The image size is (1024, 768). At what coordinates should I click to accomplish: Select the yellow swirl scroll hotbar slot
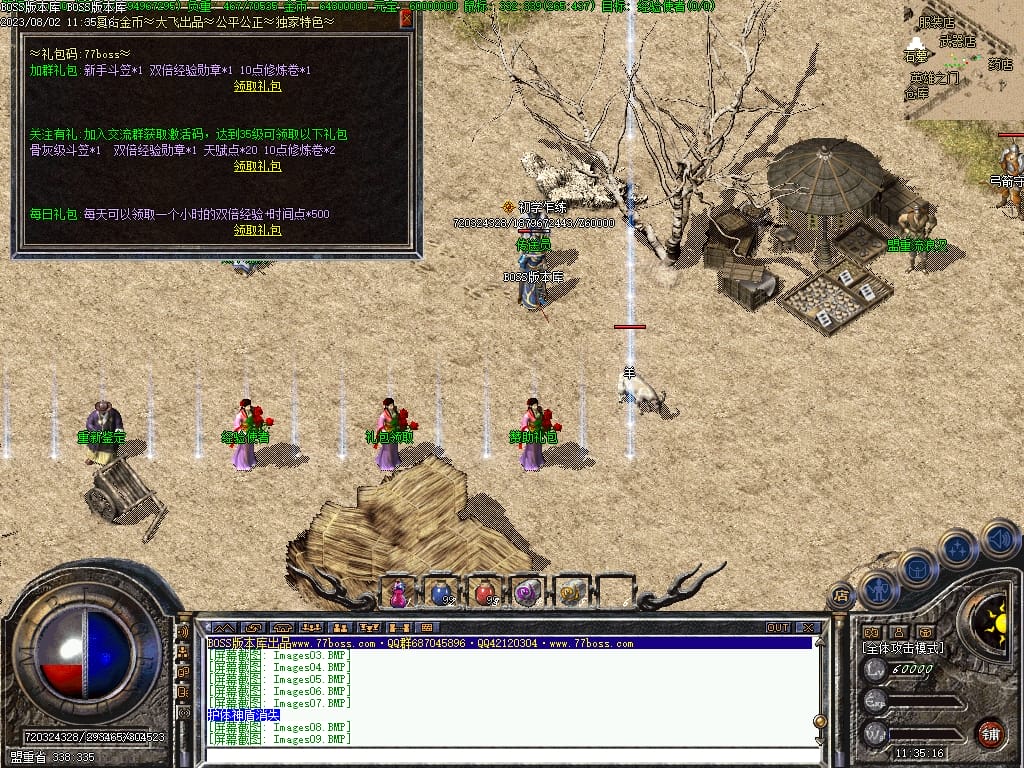570,593
